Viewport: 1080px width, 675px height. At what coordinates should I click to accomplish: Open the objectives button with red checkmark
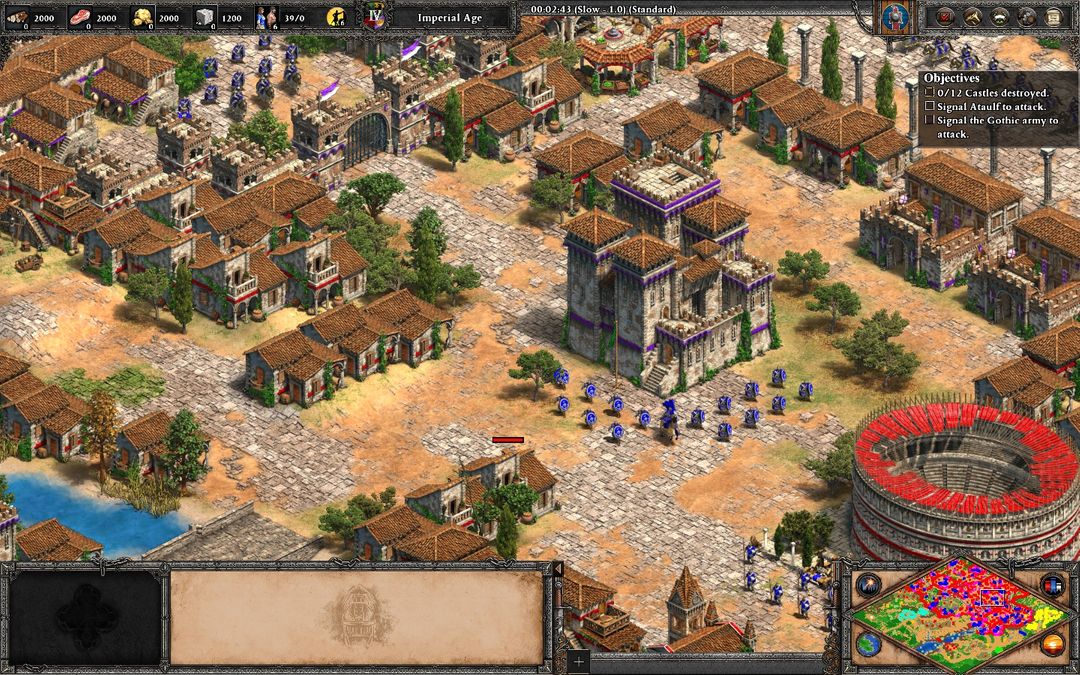pyautogui.click(x=945, y=16)
